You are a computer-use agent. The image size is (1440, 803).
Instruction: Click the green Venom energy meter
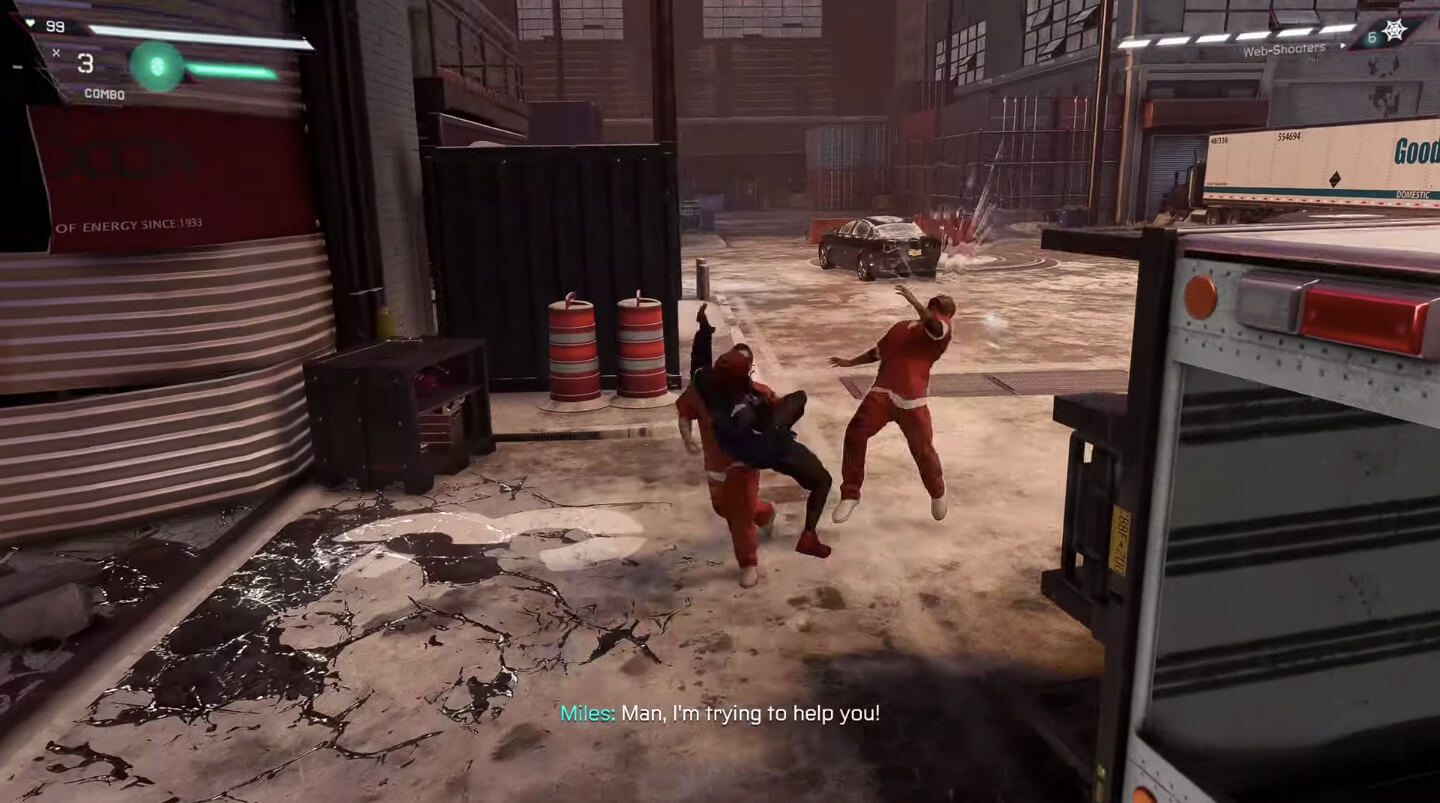point(230,70)
